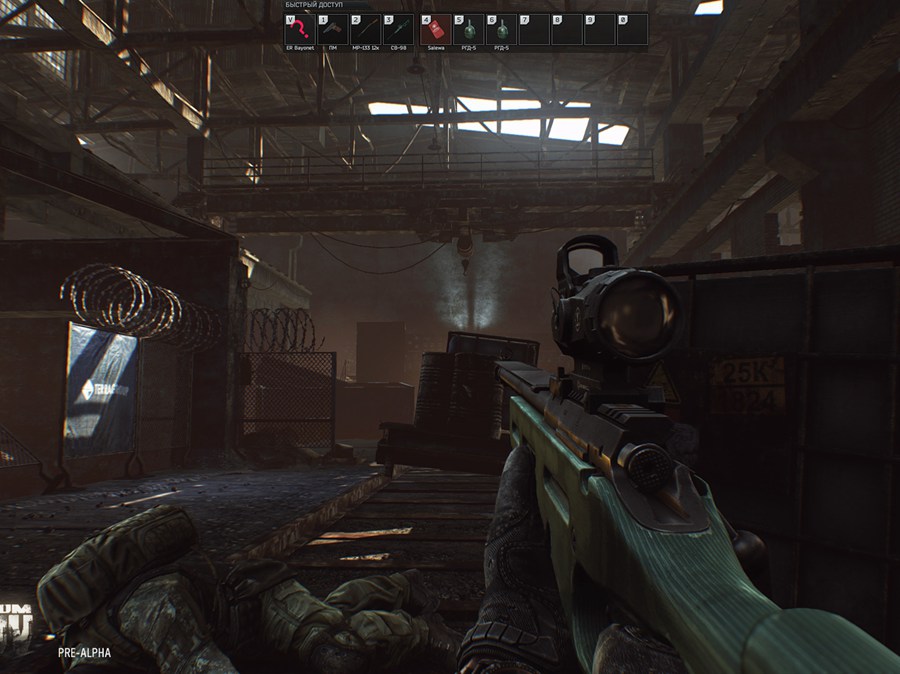
Task: Choose the MP-133 shotgun slot
Action: click(365, 30)
